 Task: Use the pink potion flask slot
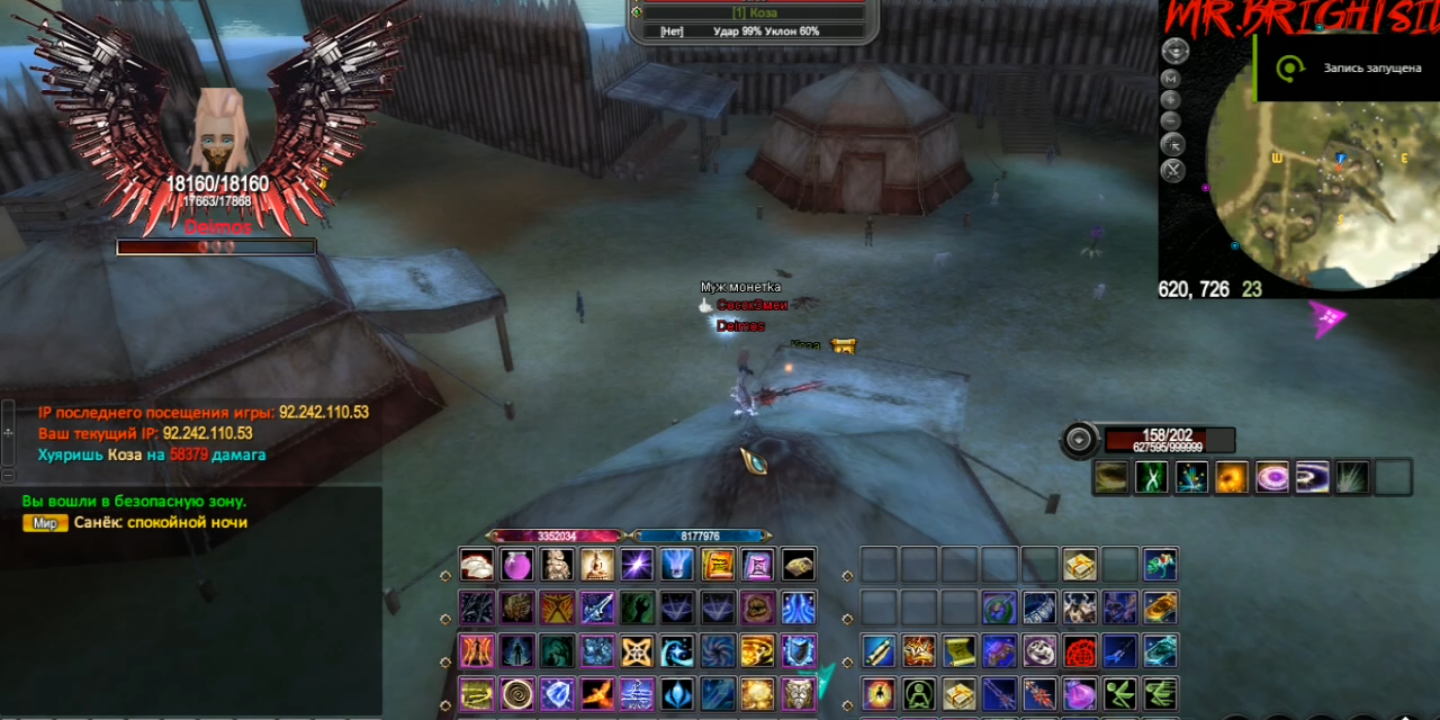[517, 565]
